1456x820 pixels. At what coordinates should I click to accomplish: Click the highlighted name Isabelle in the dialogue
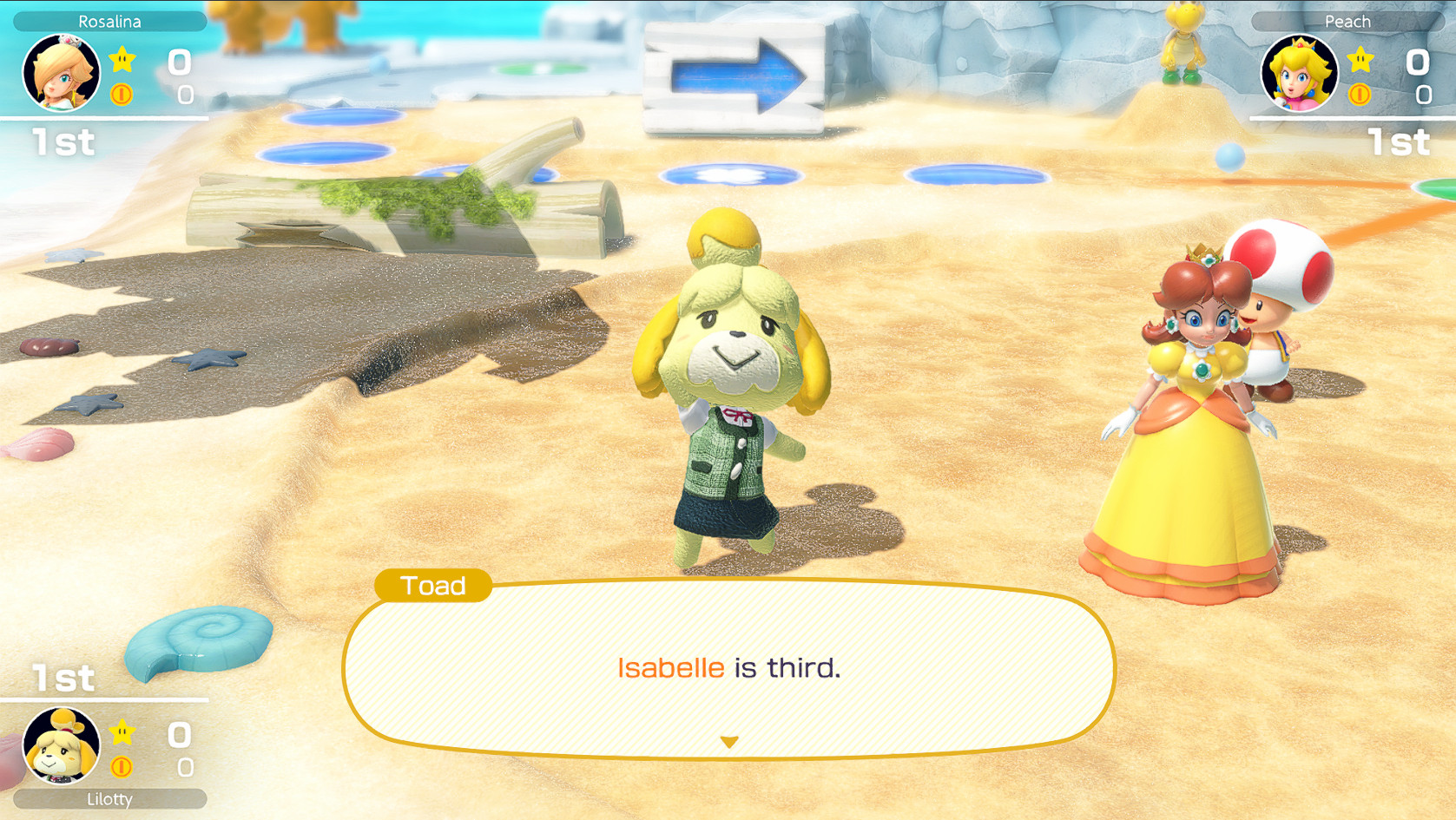668,667
